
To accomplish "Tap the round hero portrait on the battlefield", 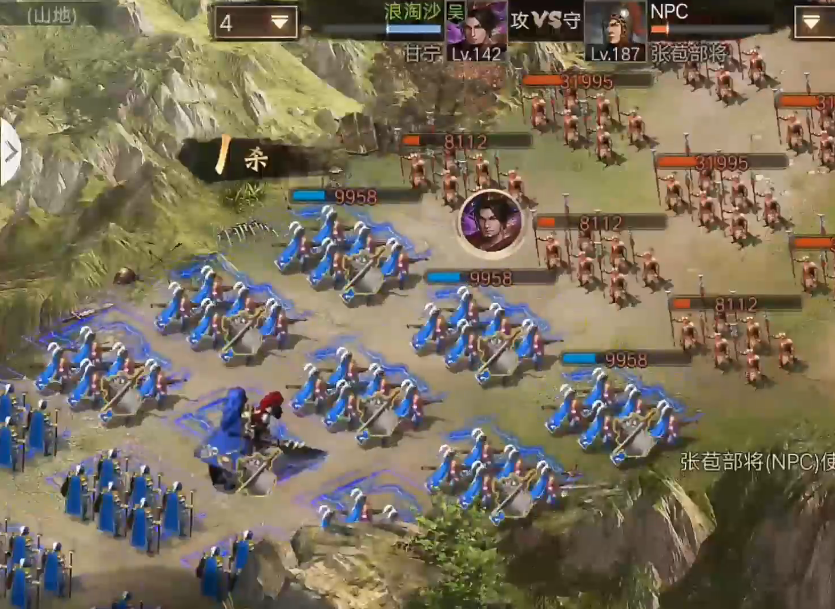I will tap(490, 221).
